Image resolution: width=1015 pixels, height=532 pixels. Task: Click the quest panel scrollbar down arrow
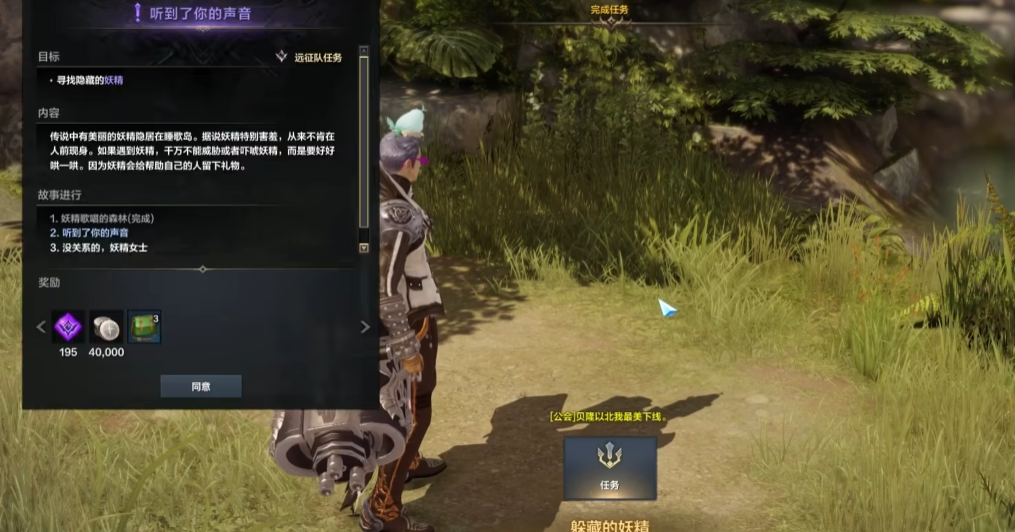(363, 248)
